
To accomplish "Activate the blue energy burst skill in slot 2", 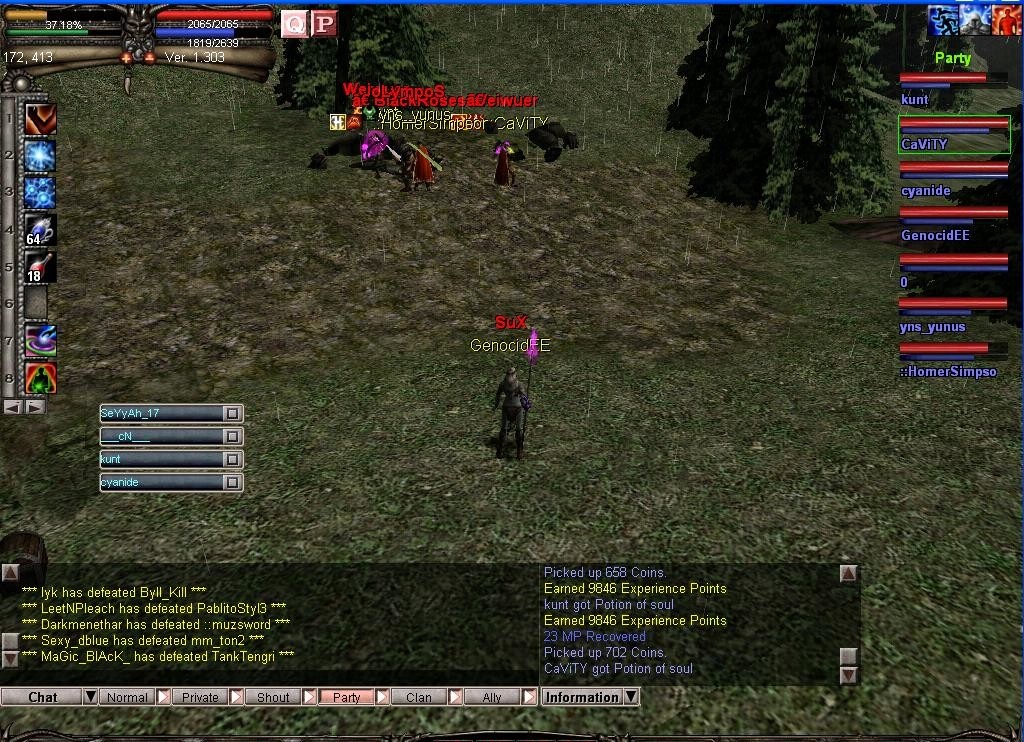I will (x=40, y=155).
